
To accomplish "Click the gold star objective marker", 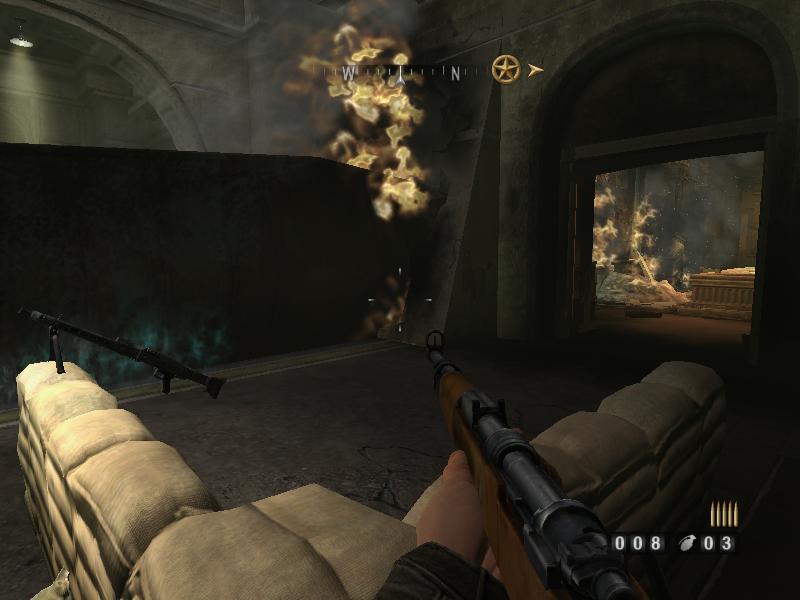I will (x=506, y=69).
